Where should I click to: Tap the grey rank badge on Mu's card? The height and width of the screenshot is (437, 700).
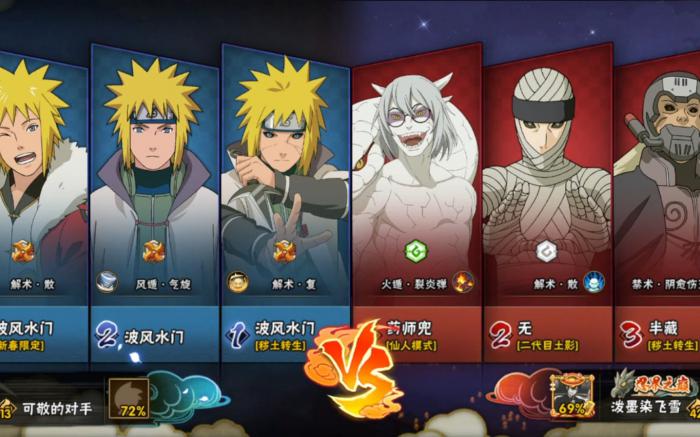pyautogui.click(x=545, y=251)
